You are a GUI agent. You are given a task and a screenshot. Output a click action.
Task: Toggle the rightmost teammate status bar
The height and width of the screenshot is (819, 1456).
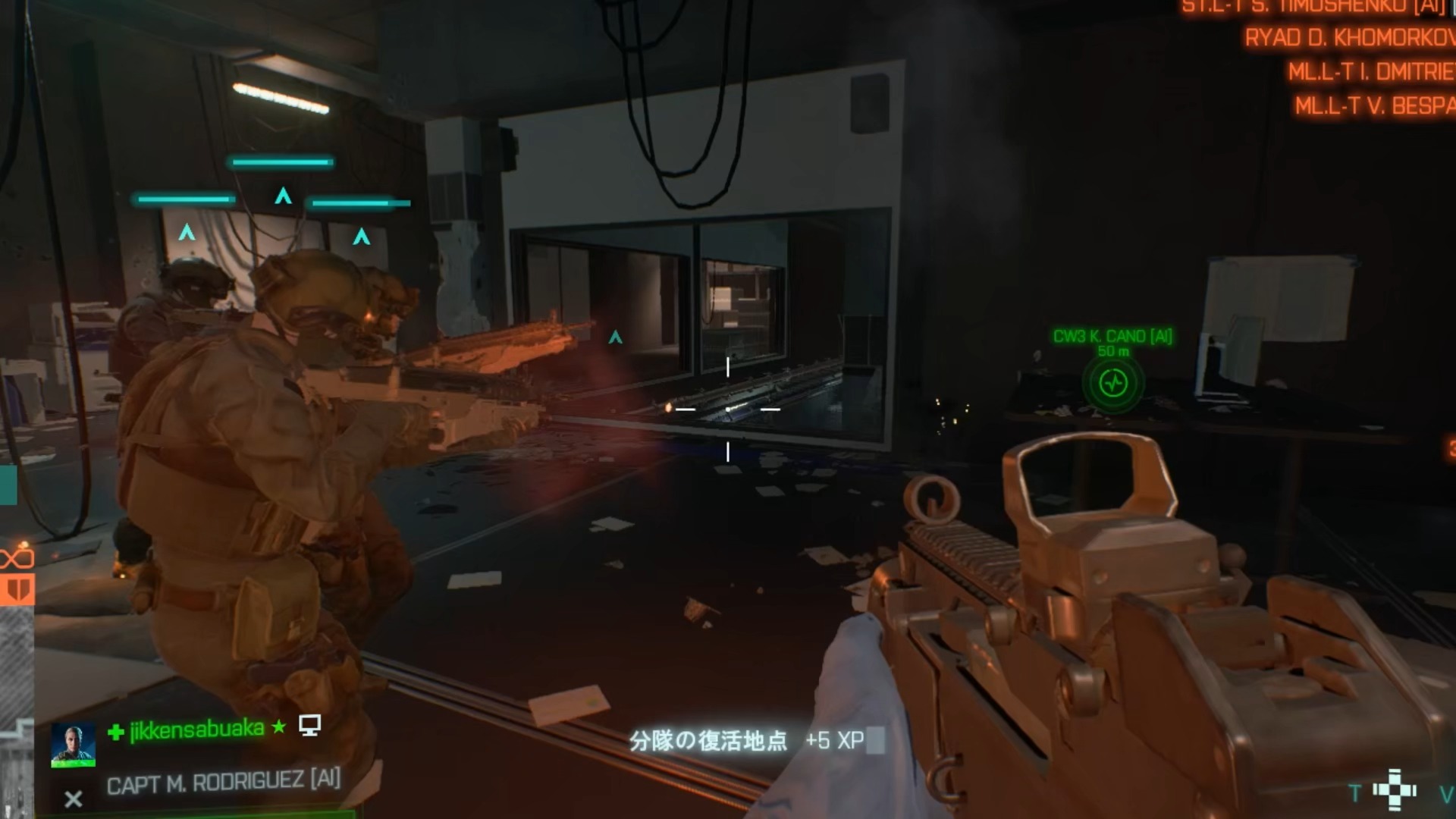356,203
